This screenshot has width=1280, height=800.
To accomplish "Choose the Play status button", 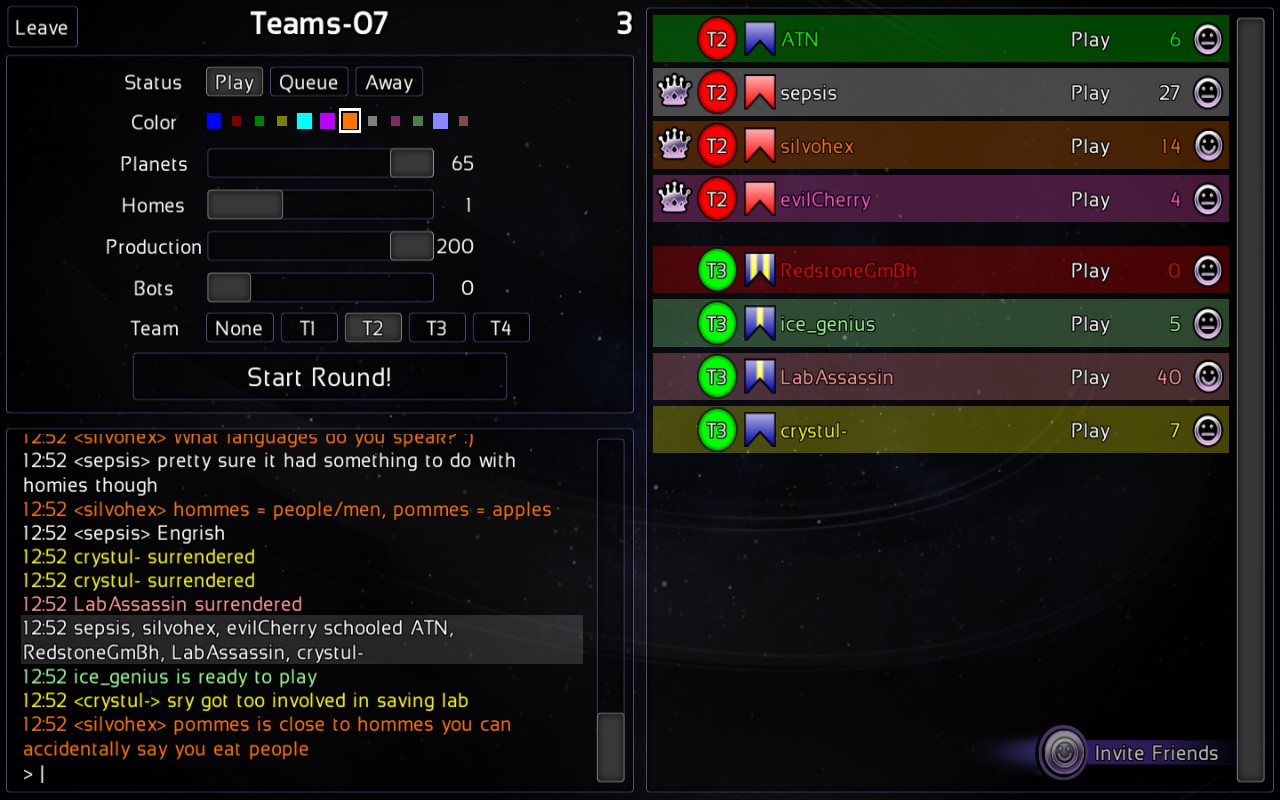I will 234,82.
